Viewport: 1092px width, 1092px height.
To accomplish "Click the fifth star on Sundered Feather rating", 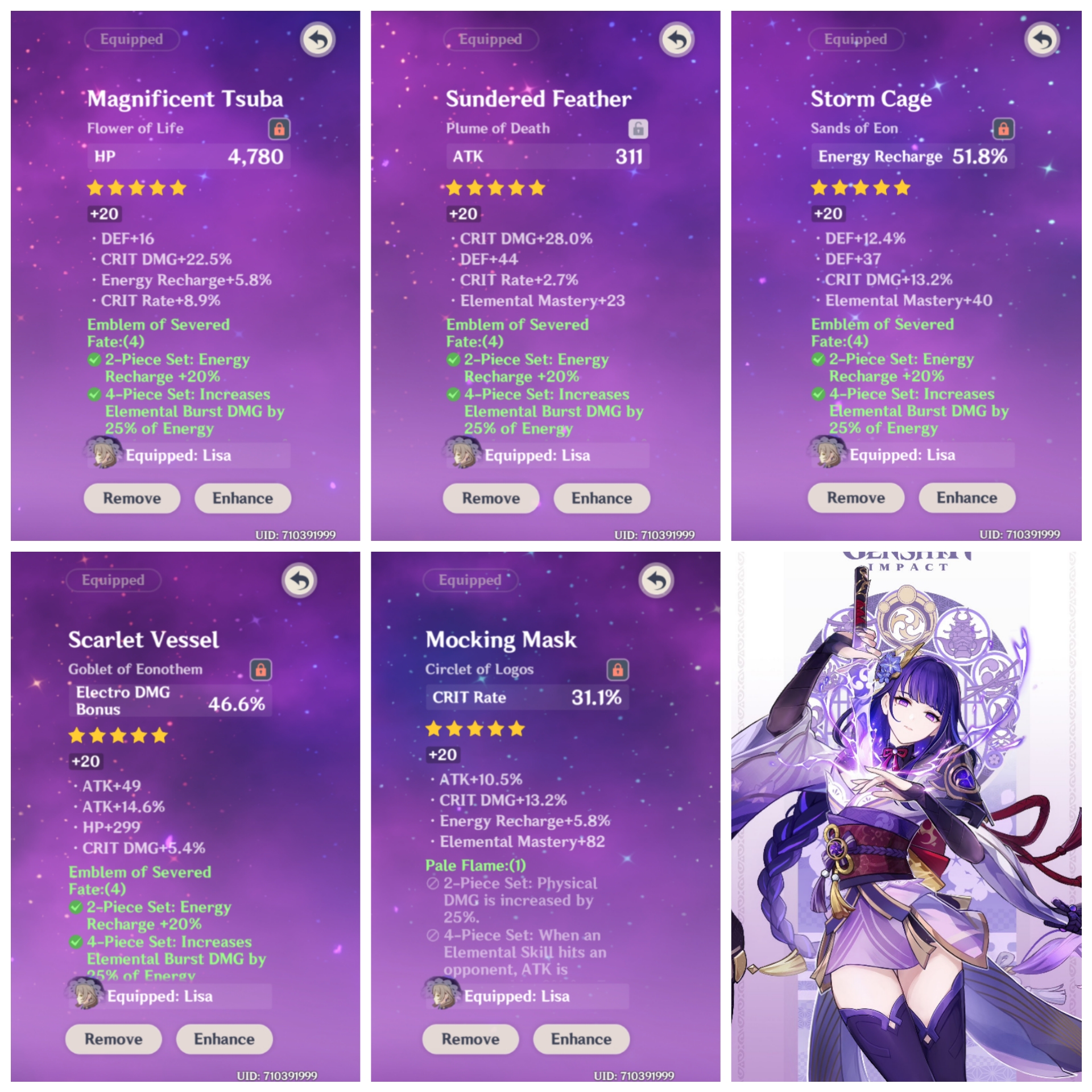I will point(536,188).
